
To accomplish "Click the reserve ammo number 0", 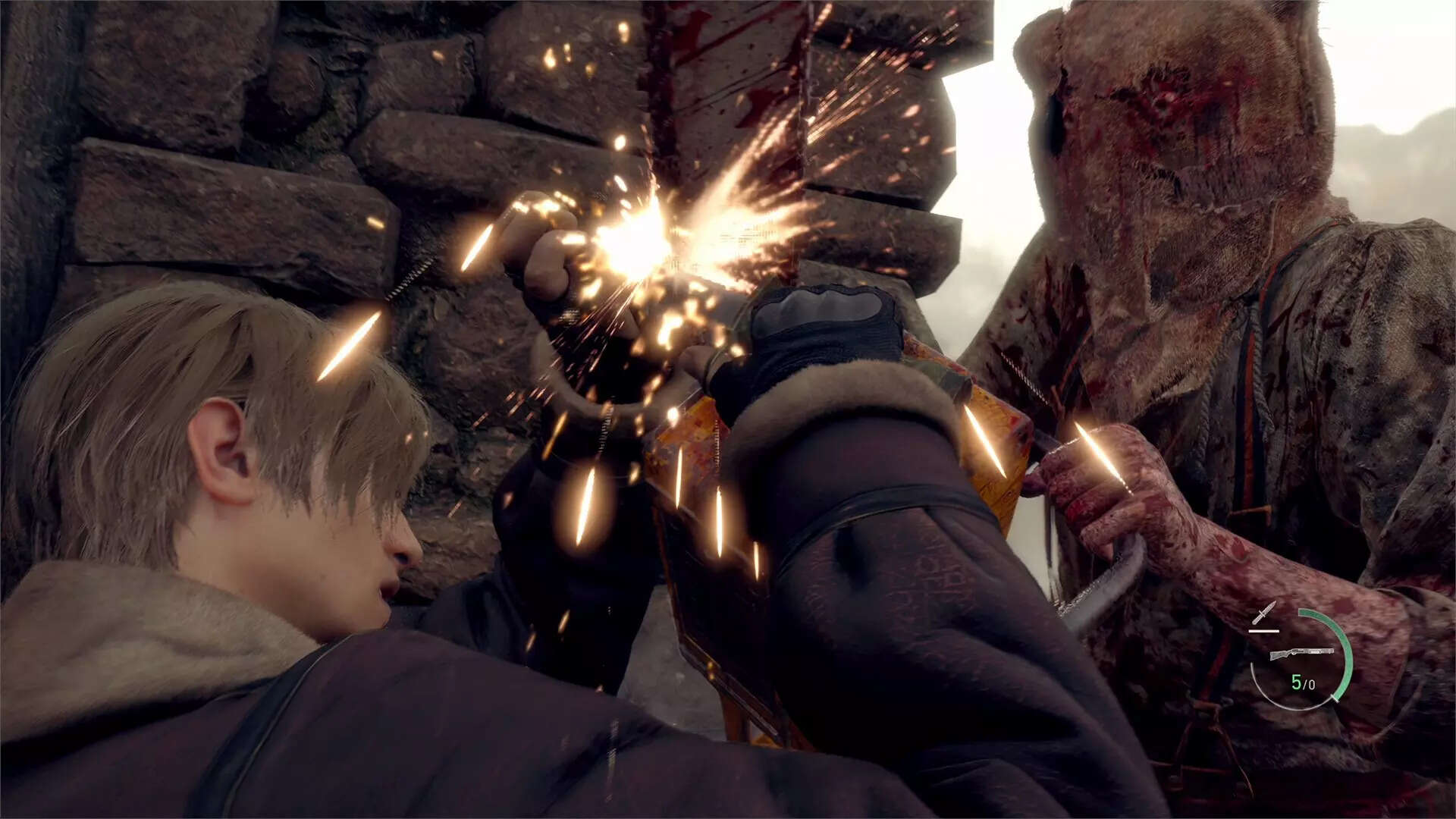I will tap(1310, 684).
